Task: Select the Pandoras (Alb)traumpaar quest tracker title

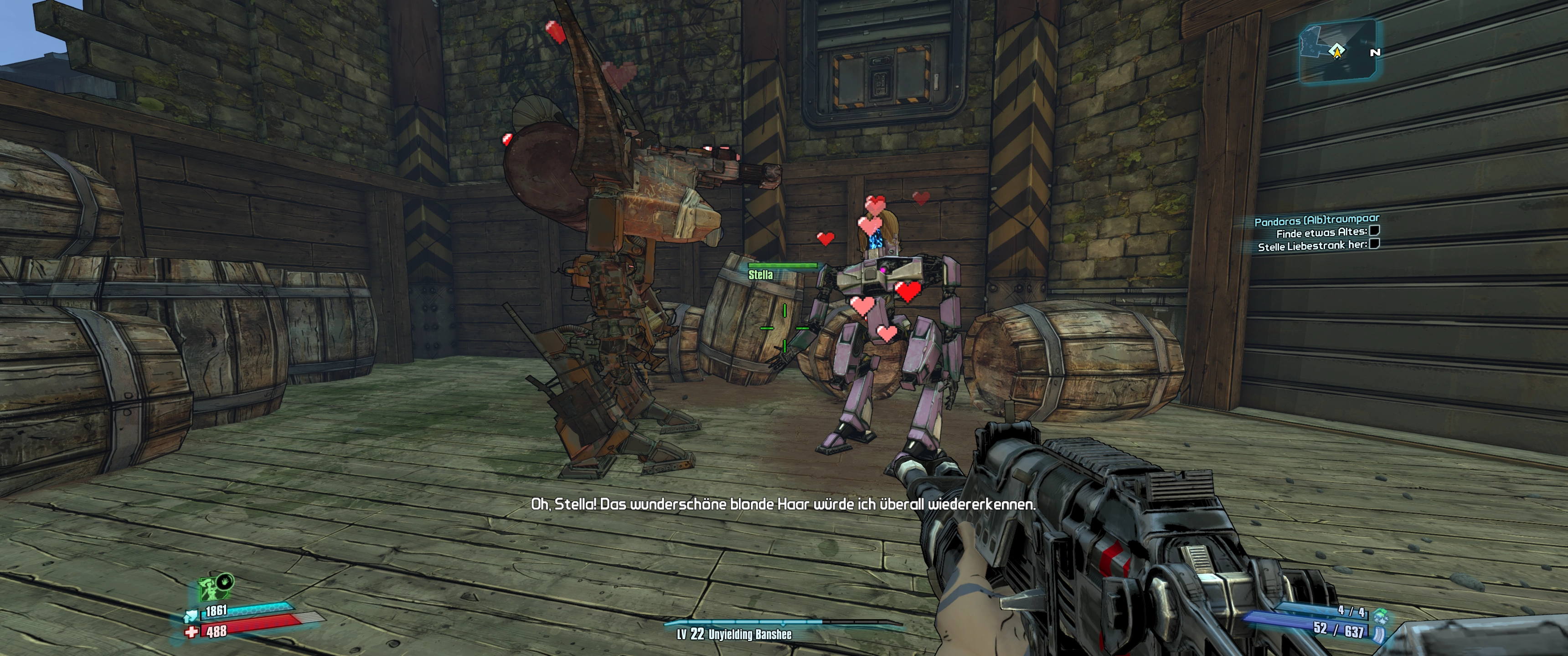Action: tap(1316, 219)
